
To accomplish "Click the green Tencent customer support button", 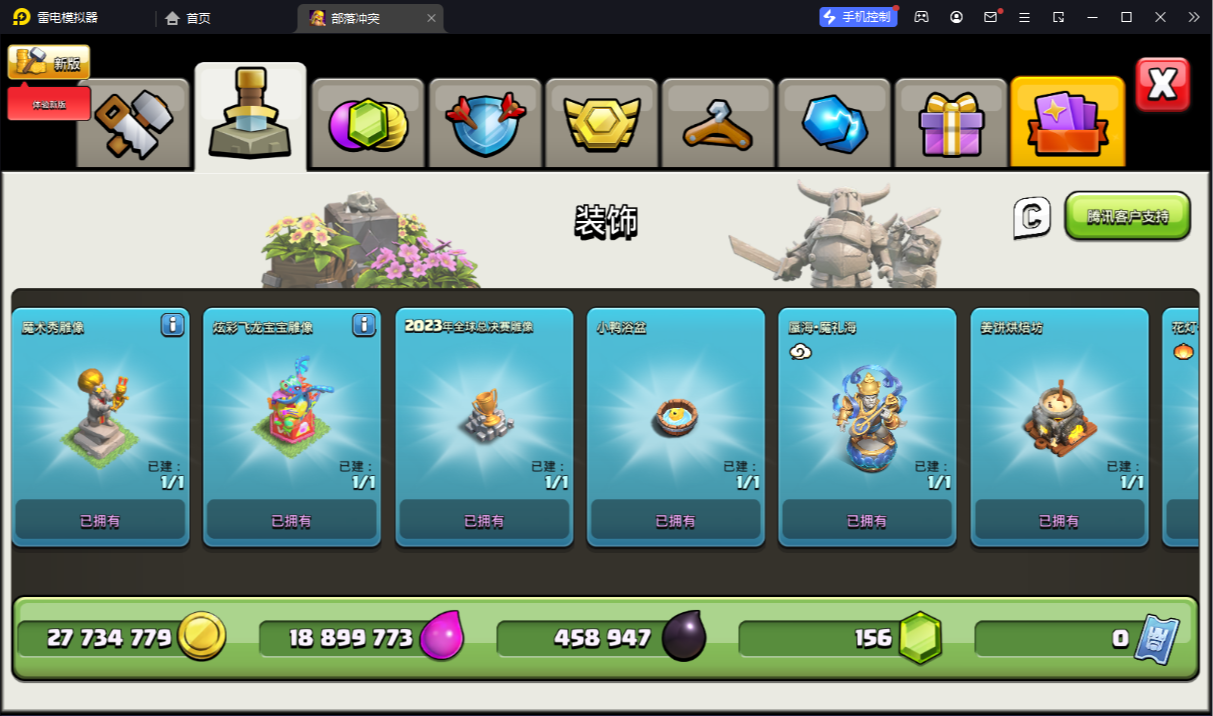I will (x=1127, y=216).
